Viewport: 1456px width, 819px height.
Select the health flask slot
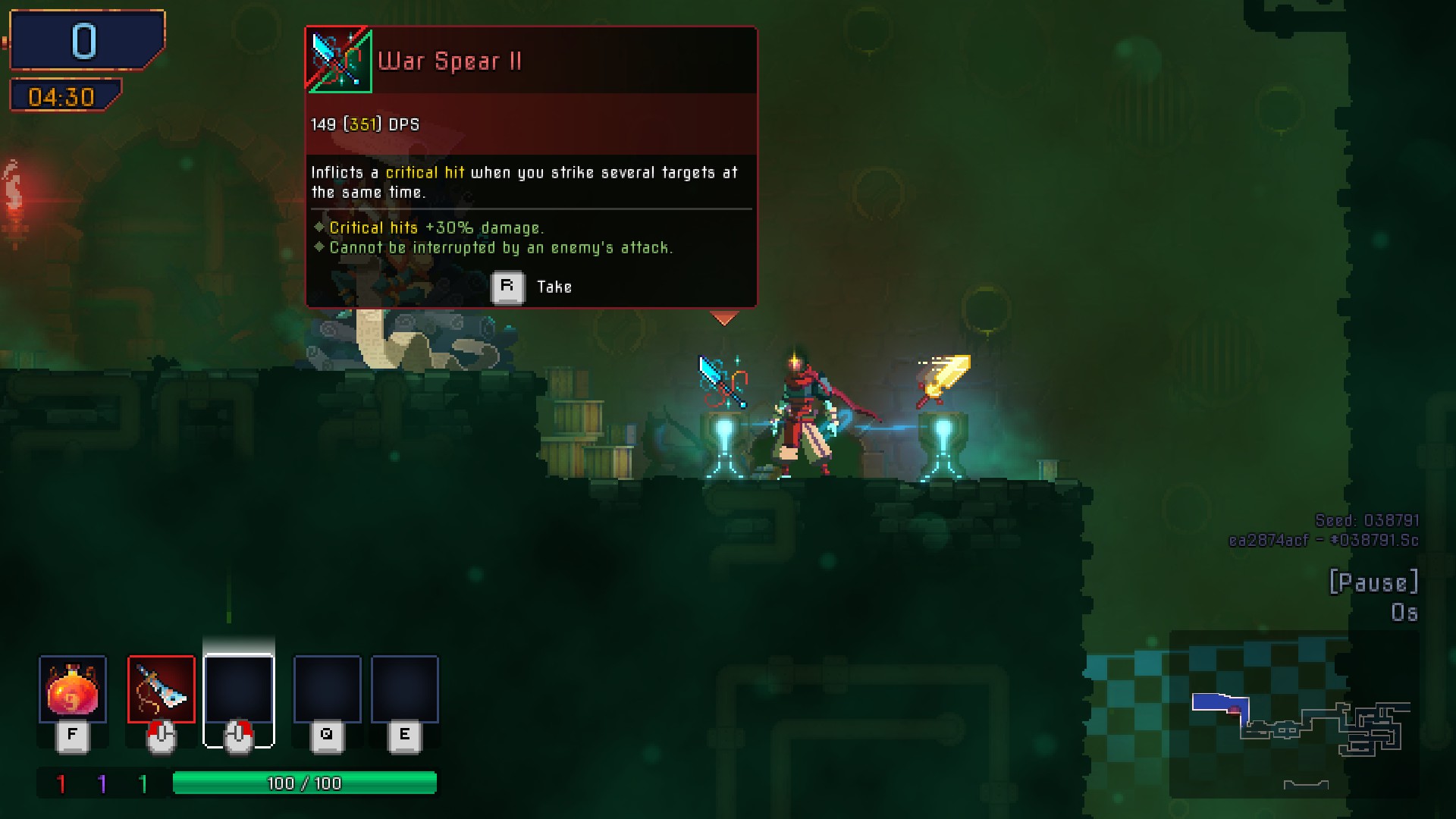tap(73, 689)
